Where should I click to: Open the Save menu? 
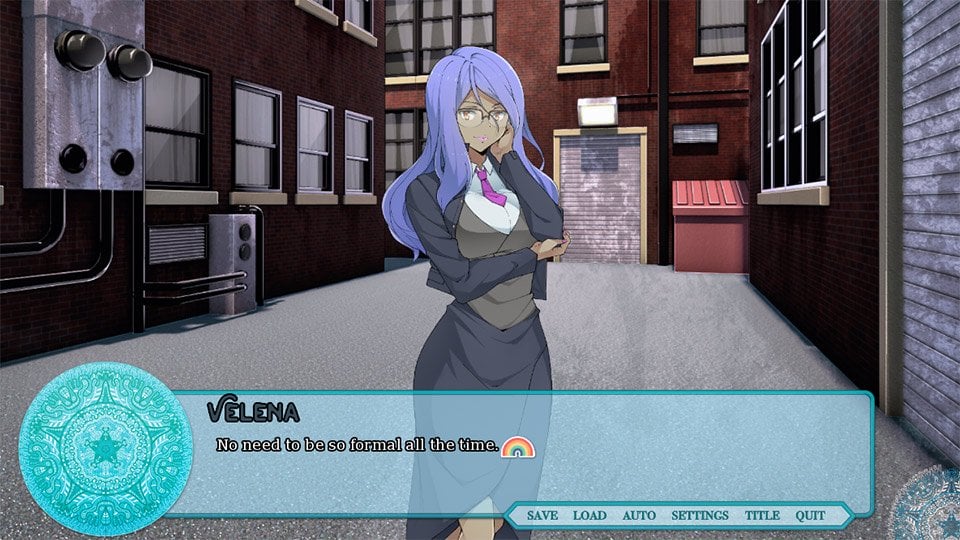coord(542,515)
